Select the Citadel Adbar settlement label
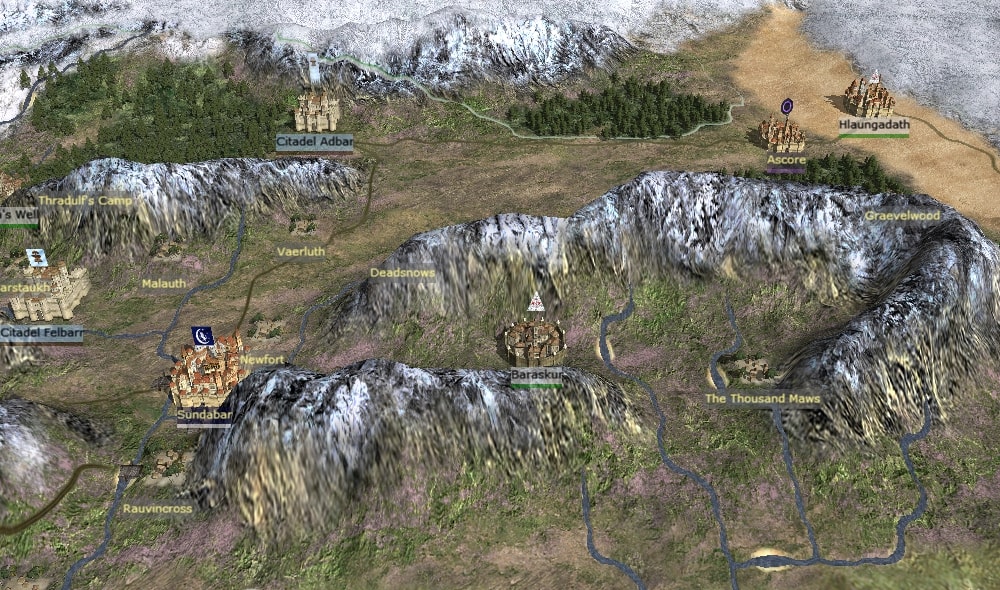The image size is (1000, 590). (315, 142)
